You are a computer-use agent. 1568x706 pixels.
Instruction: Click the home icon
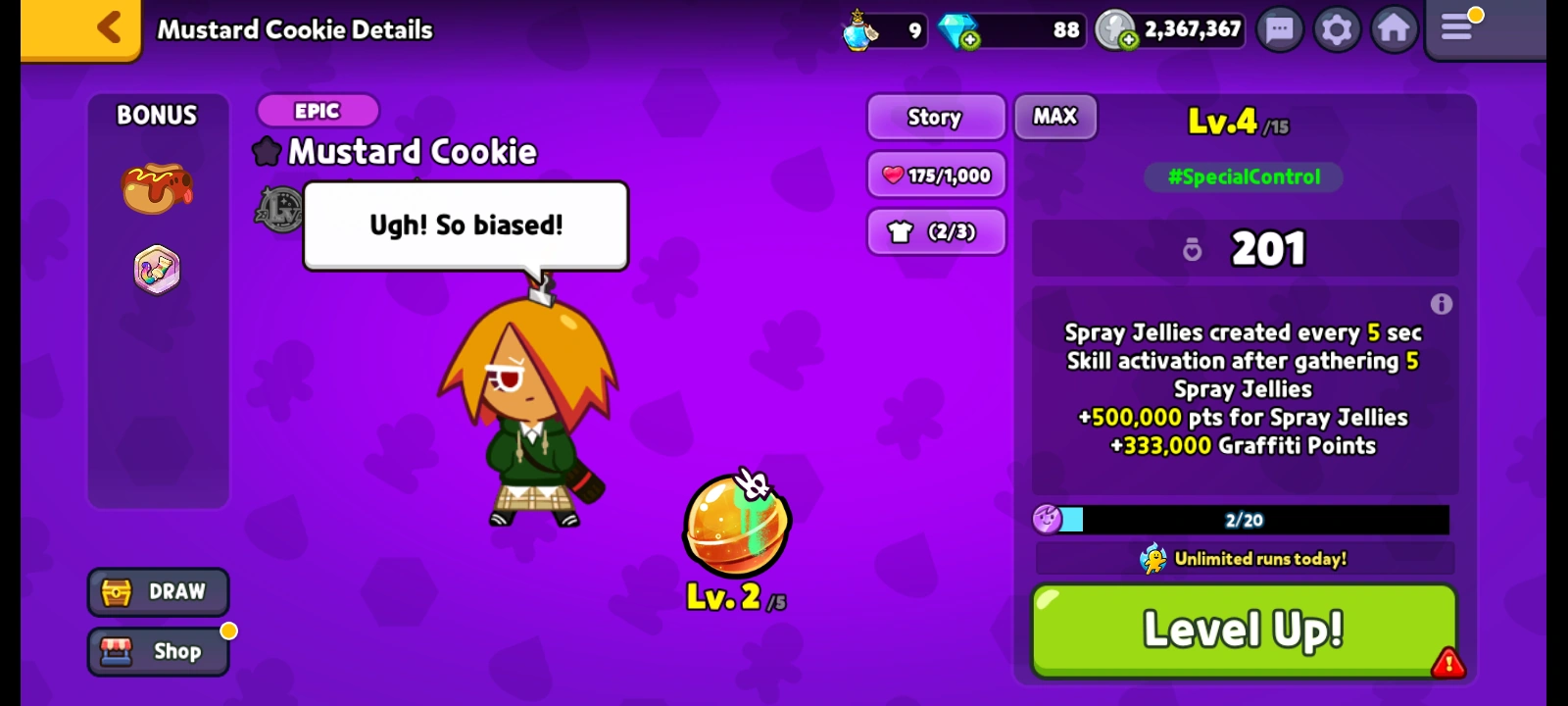[1394, 29]
